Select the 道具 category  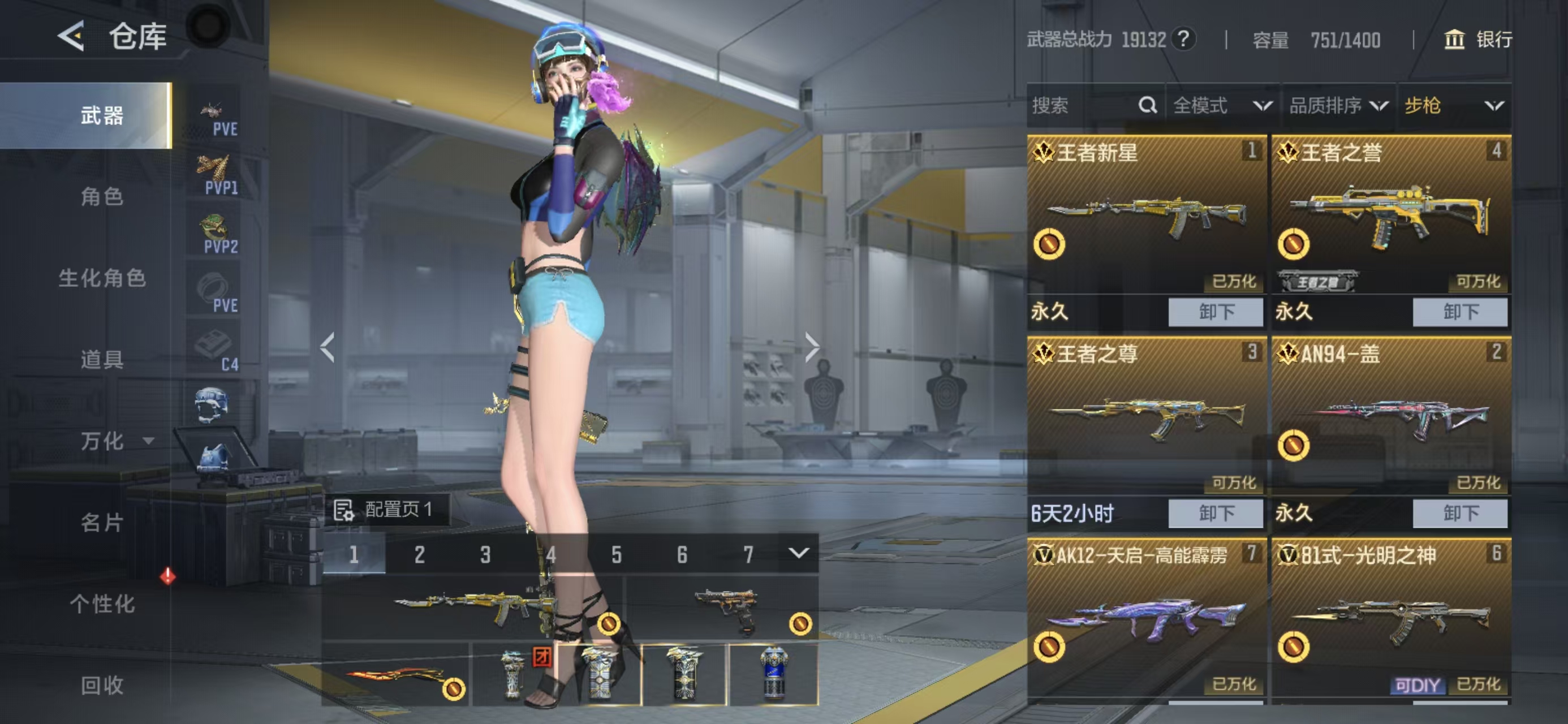tap(102, 359)
